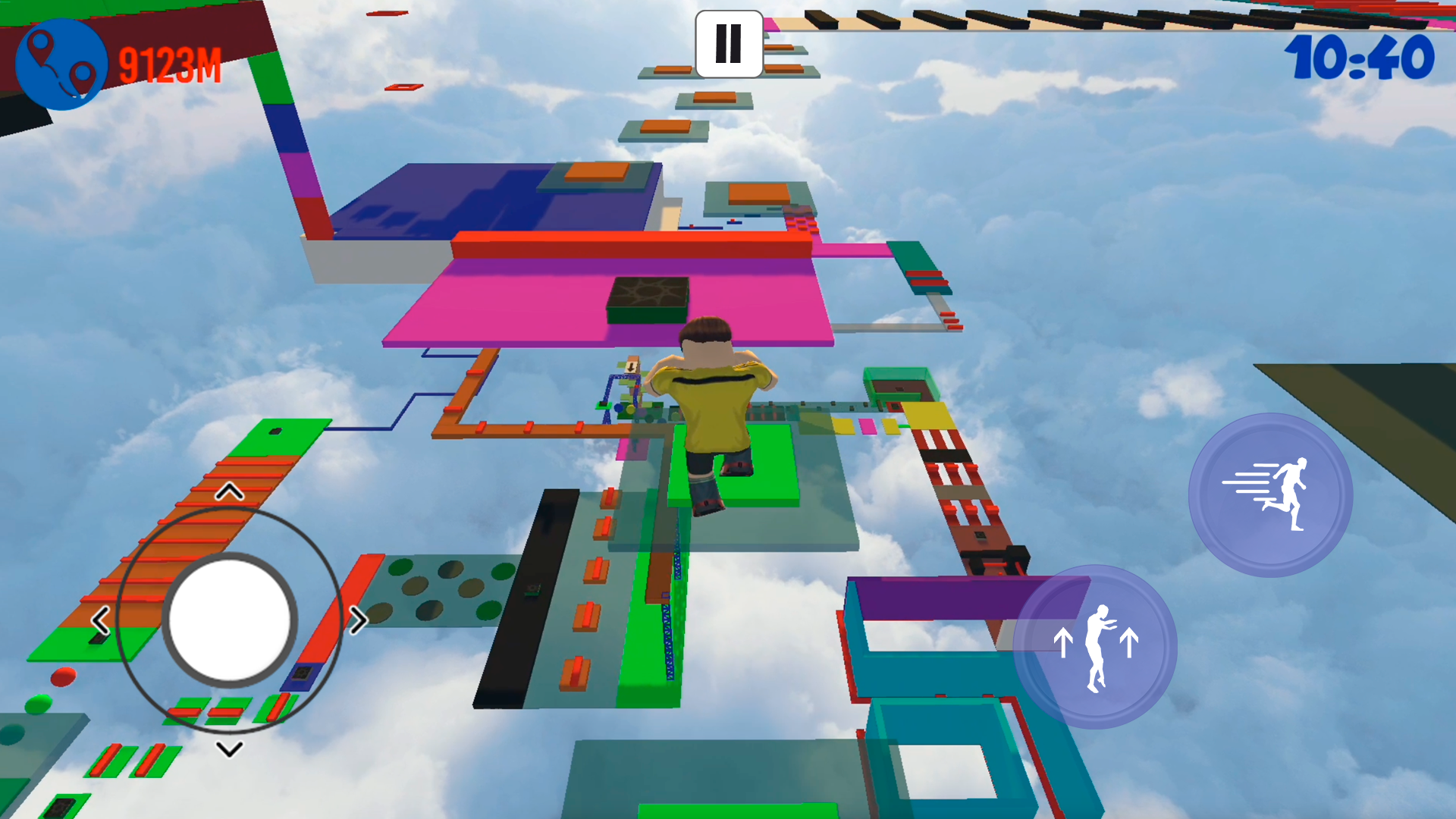This screenshot has width=1456, height=819.
Task: Tap the up chevron above the joystick
Action: pyautogui.click(x=229, y=491)
